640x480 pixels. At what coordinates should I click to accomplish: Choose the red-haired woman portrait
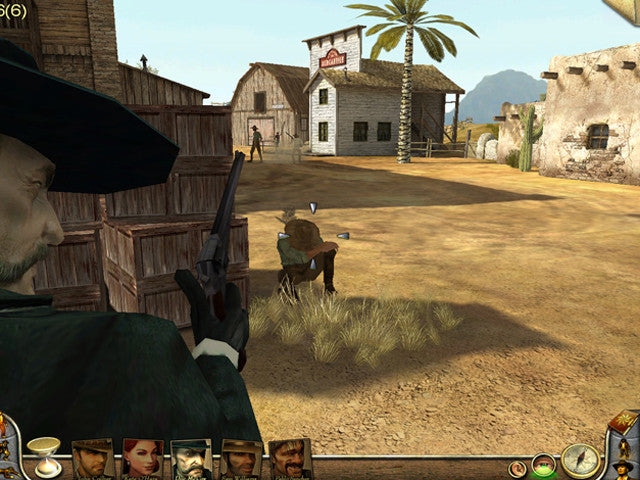[142, 459]
